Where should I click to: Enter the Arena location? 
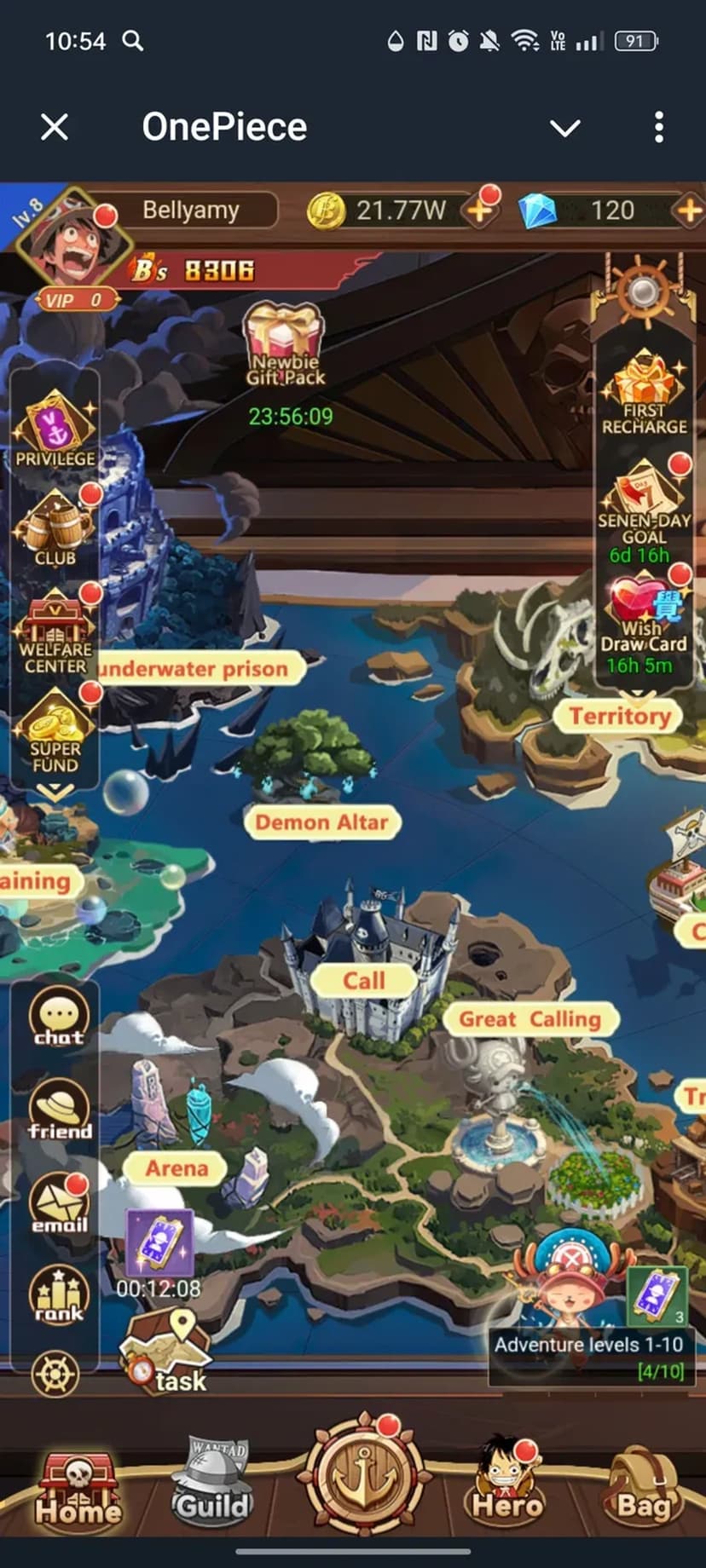click(176, 1167)
